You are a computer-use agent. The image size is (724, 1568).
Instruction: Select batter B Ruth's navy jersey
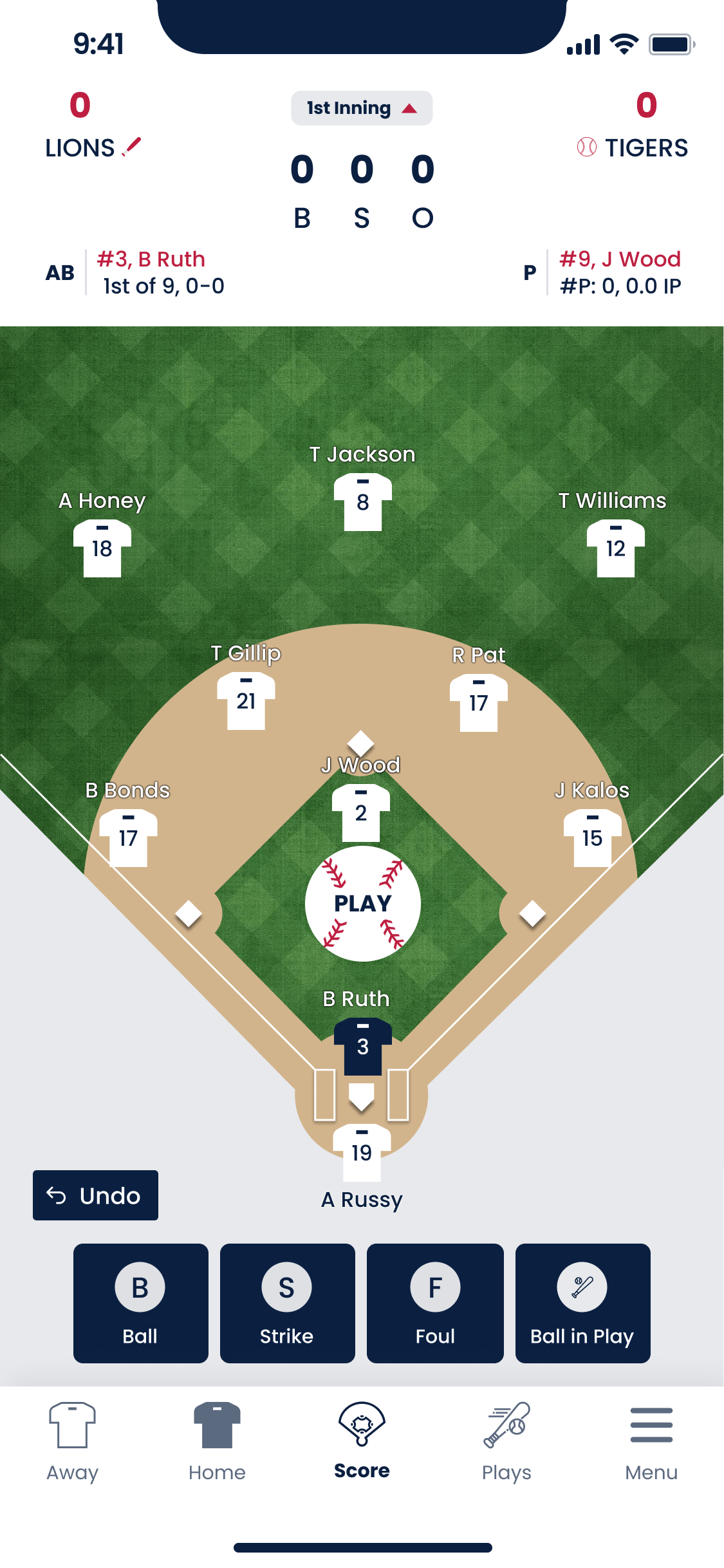point(362,1046)
